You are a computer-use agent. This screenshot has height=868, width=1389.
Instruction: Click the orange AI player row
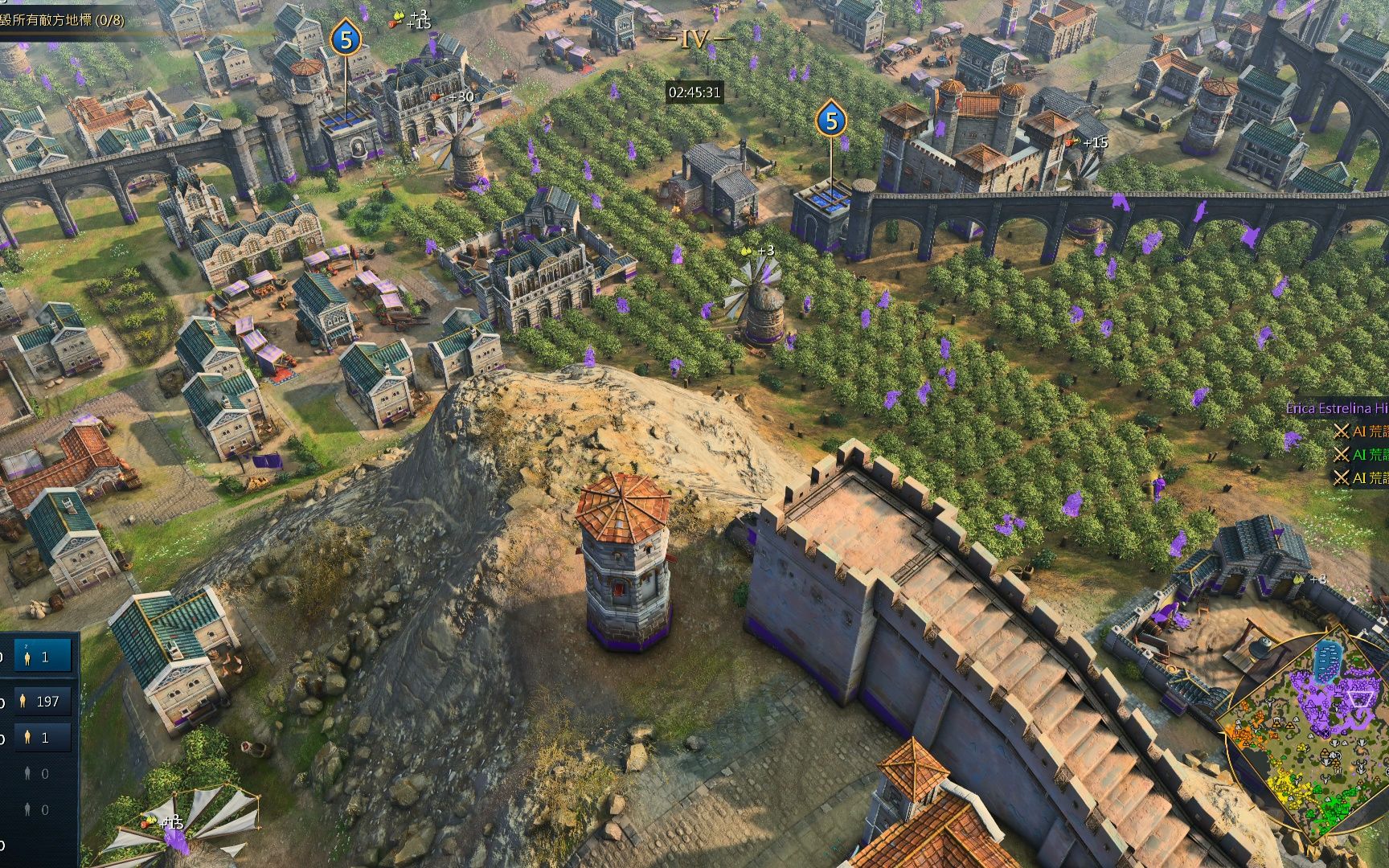tap(1362, 432)
